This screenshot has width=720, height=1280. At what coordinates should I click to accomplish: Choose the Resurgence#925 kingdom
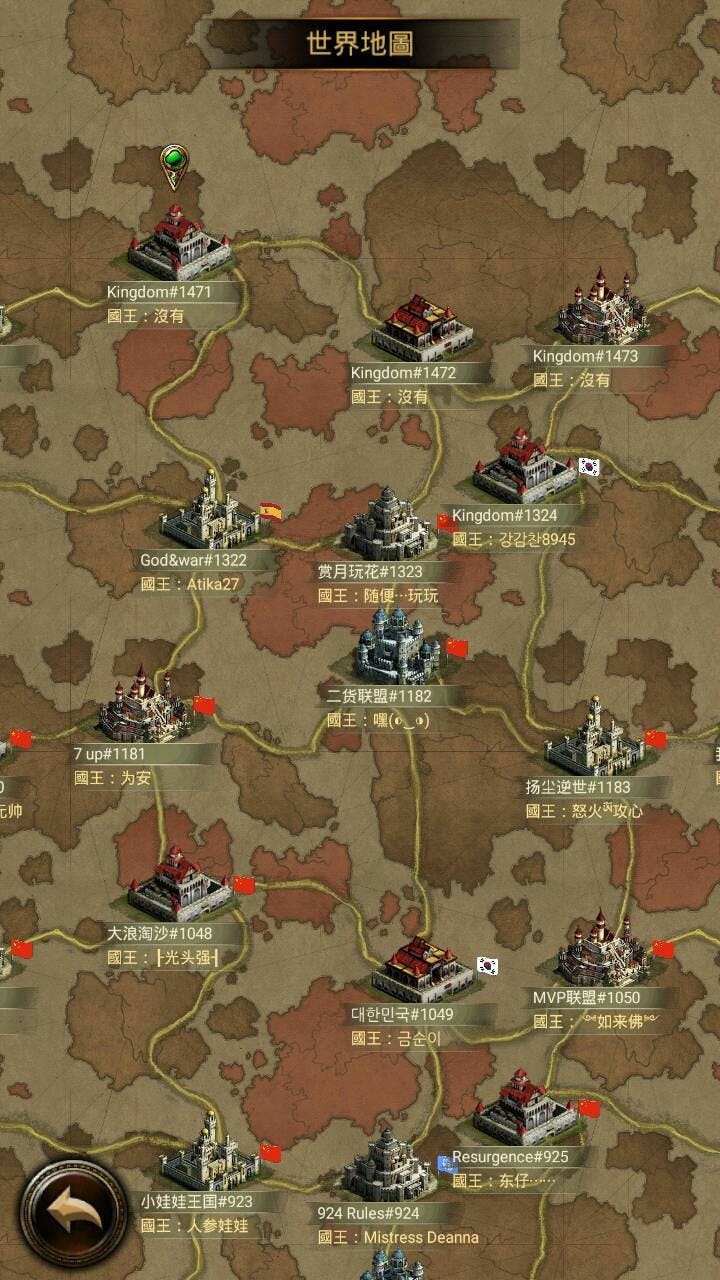pos(525,1109)
